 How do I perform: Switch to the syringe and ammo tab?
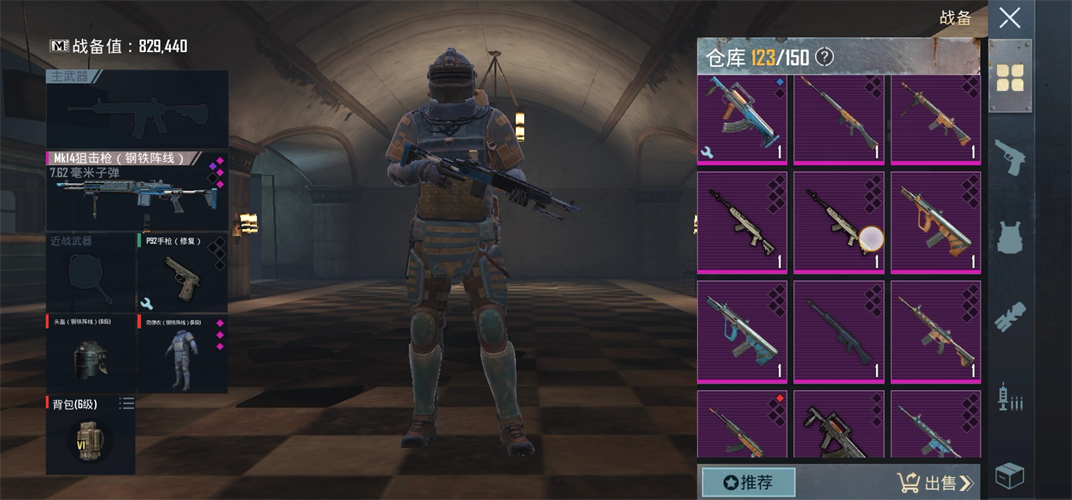1010,397
